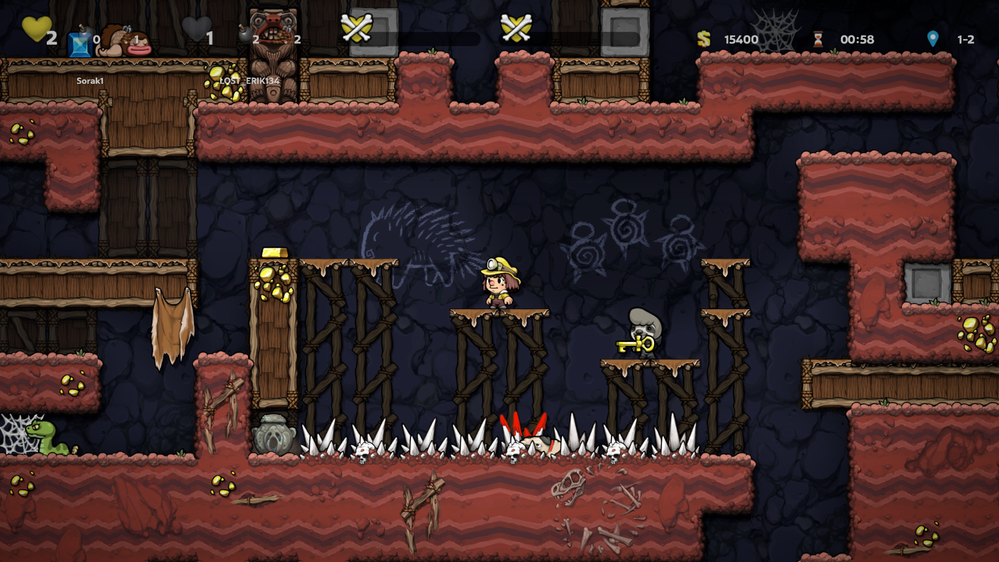Image resolution: width=999 pixels, height=562 pixels.
Task: Click Sorak1's yellow heart icon
Action: pos(37,29)
